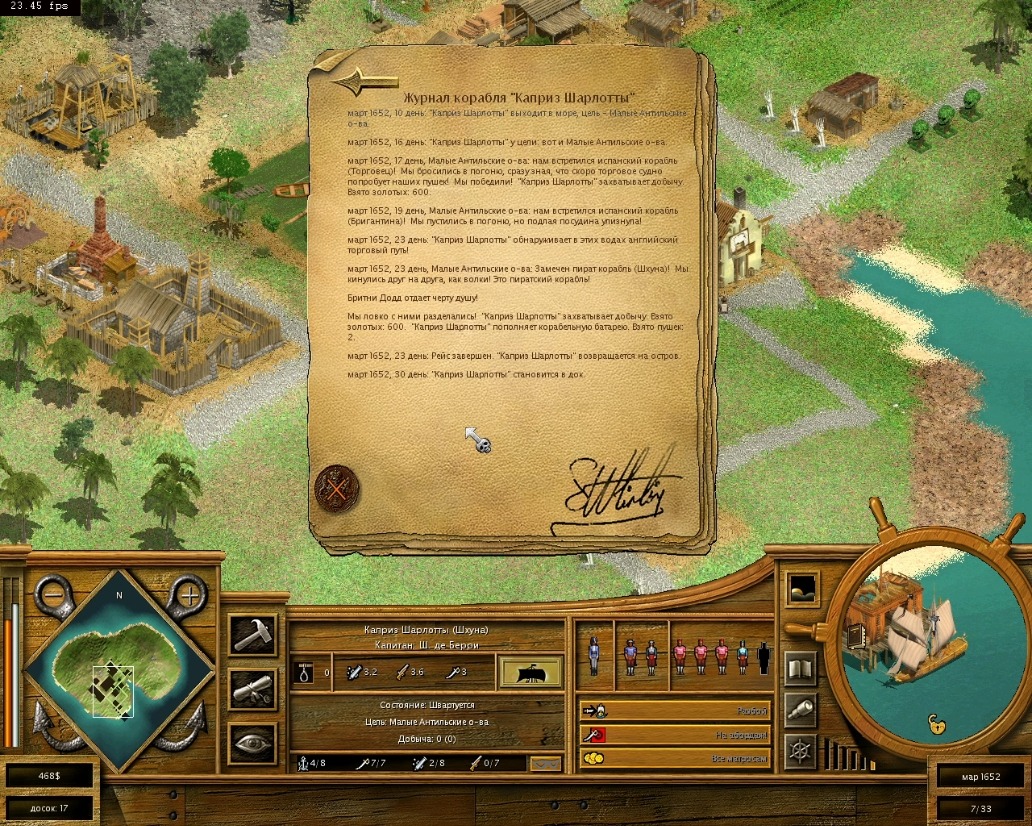Image resolution: width=1032 pixels, height=826 pixels.
Task: Open the open-book log button
Action: tap(800, 668)
